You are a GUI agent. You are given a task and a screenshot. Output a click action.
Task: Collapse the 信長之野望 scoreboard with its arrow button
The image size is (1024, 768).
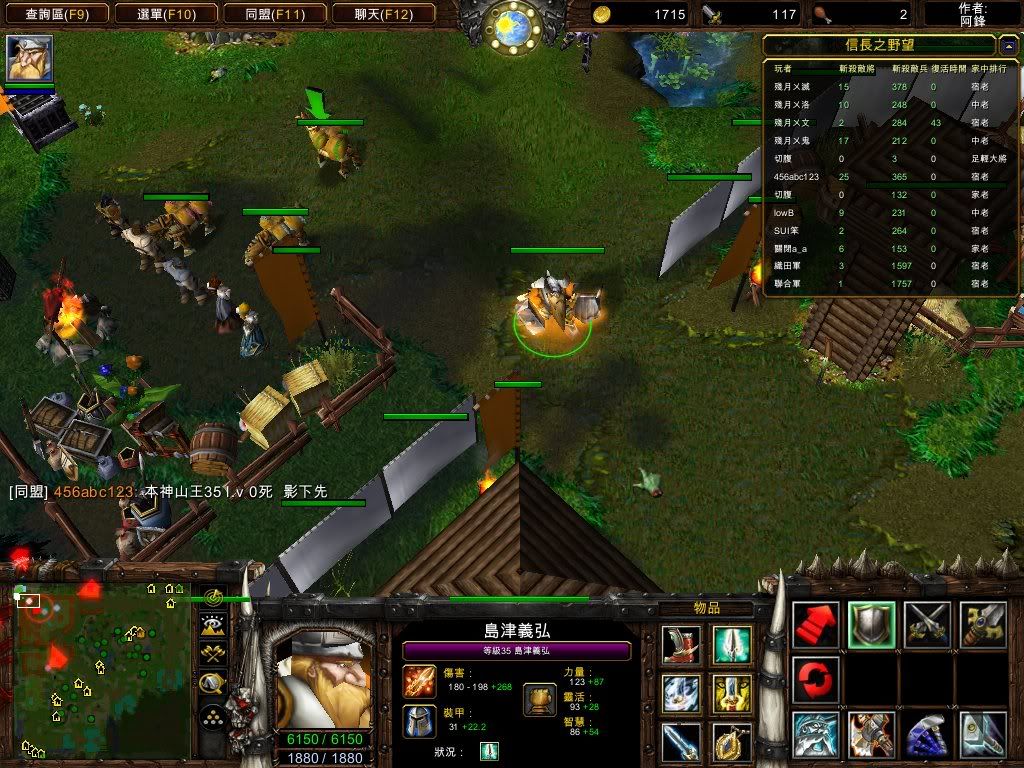(x=1007, y=45)
